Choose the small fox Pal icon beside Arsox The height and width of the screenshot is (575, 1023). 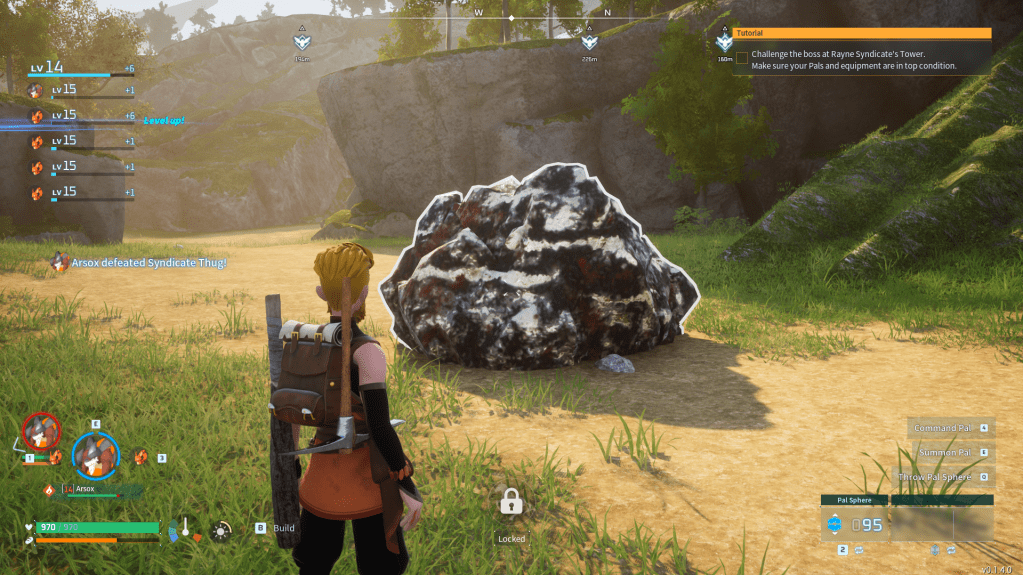[x=142, y=457]
